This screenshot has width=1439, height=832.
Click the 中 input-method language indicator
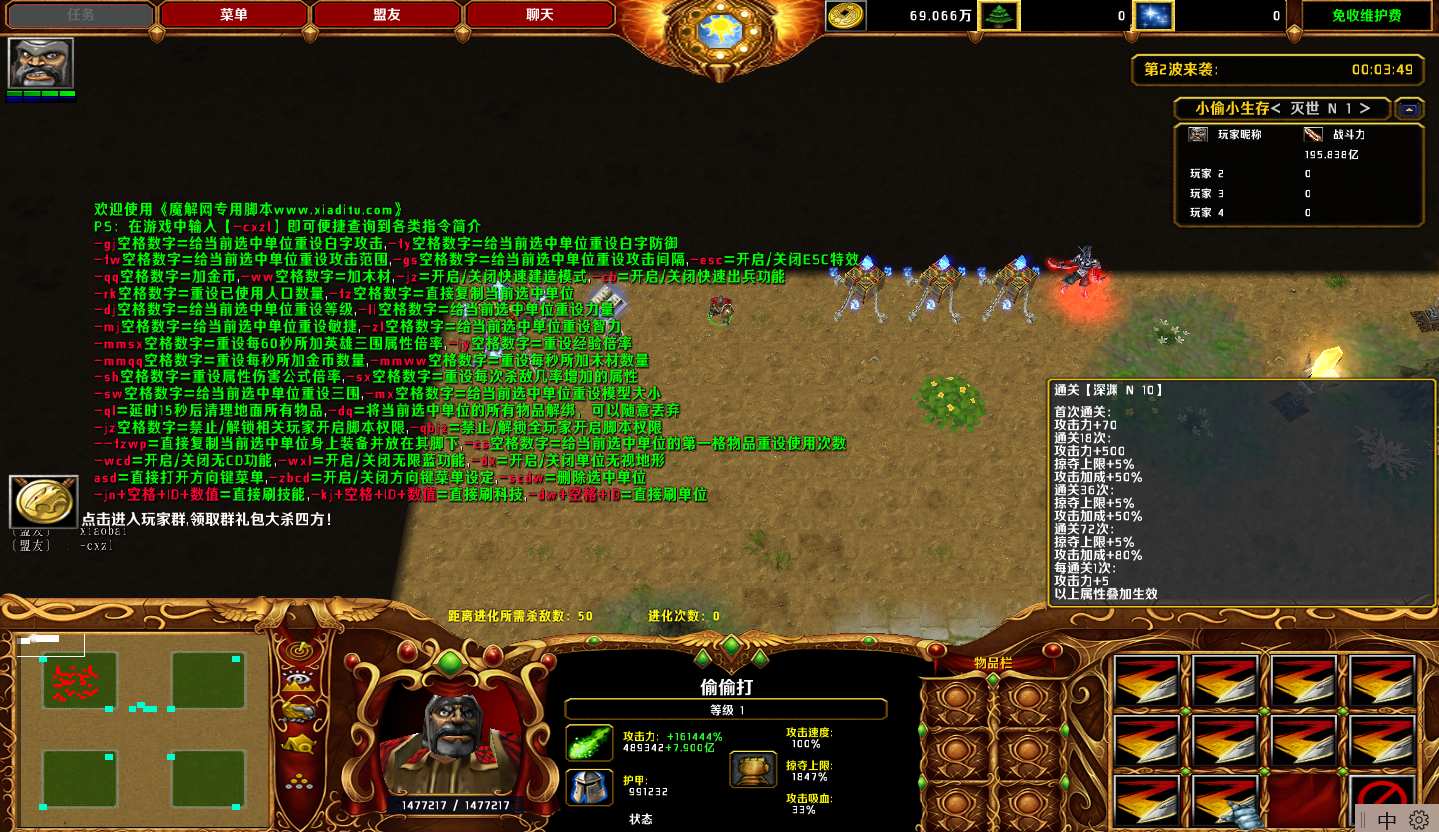[x=1387, y=820]
